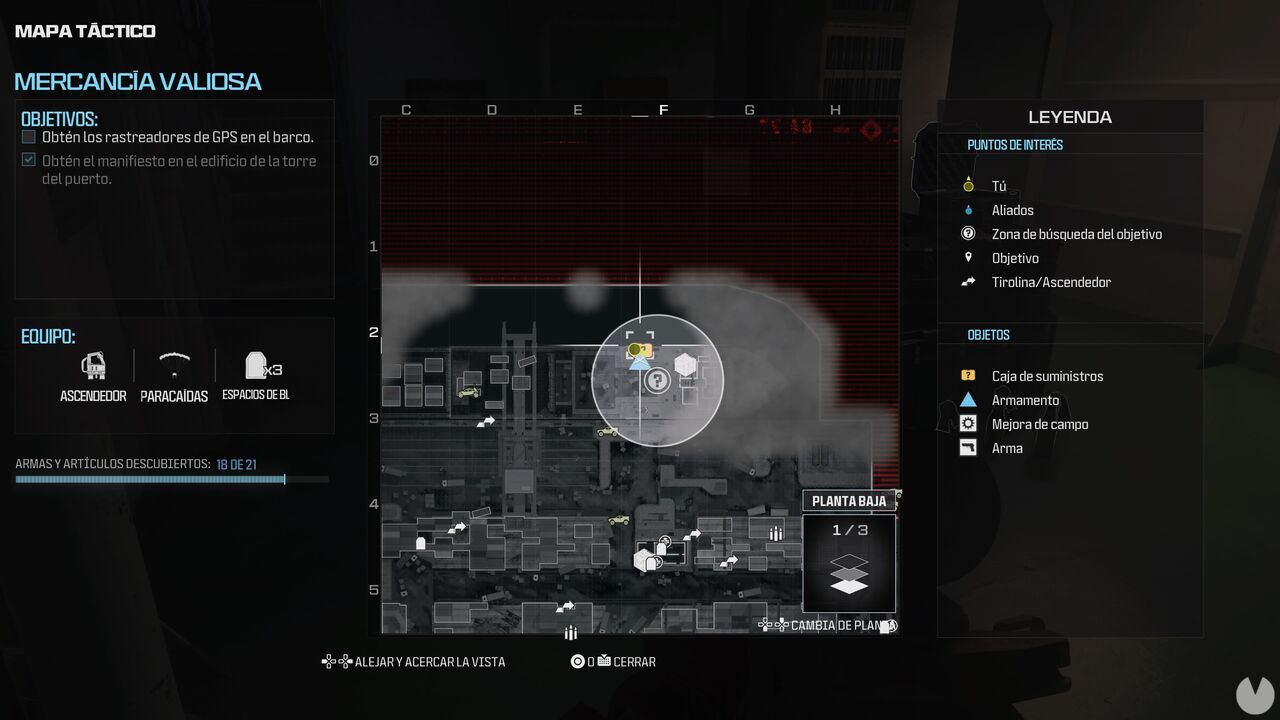This screenshot has width=1280, height=720.
Task: Check the GPS trackers objective checkbox
Action: point(28,136)
